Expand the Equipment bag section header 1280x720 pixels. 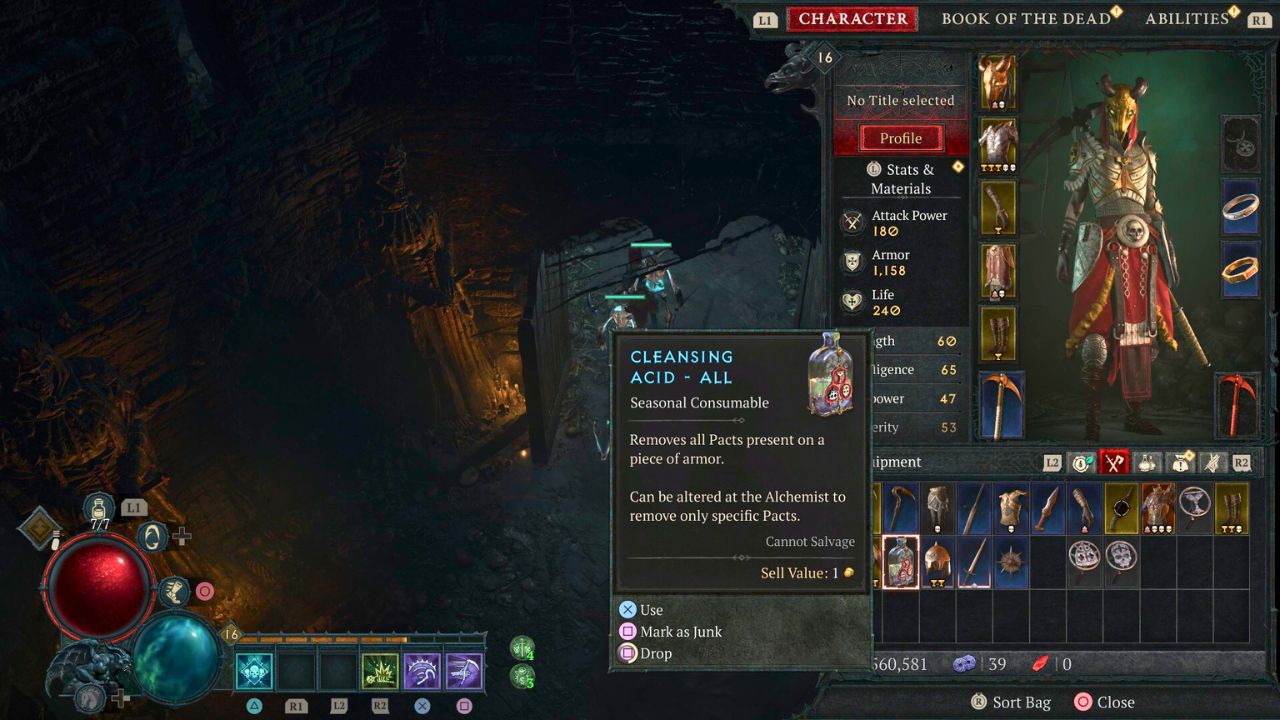(x=898, y=462)
